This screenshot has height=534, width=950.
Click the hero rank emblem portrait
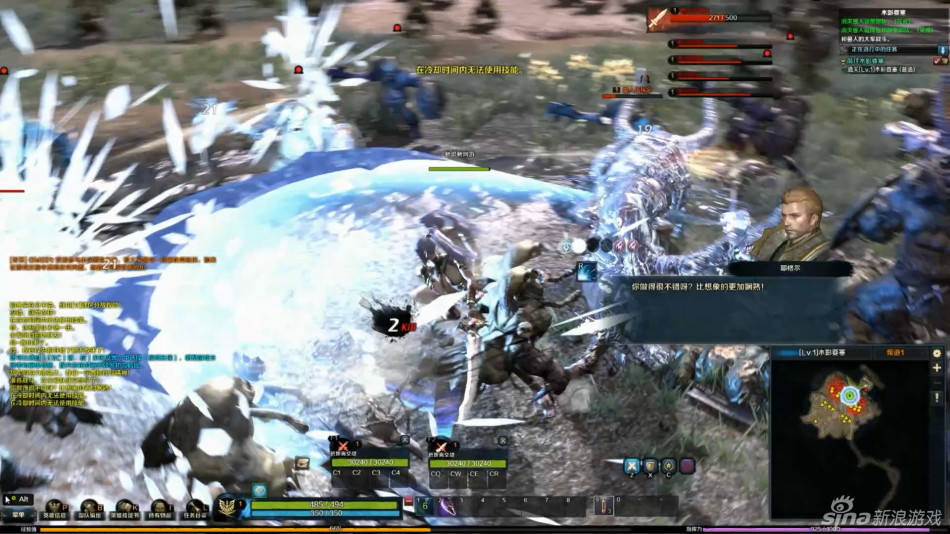click(228, 507)
